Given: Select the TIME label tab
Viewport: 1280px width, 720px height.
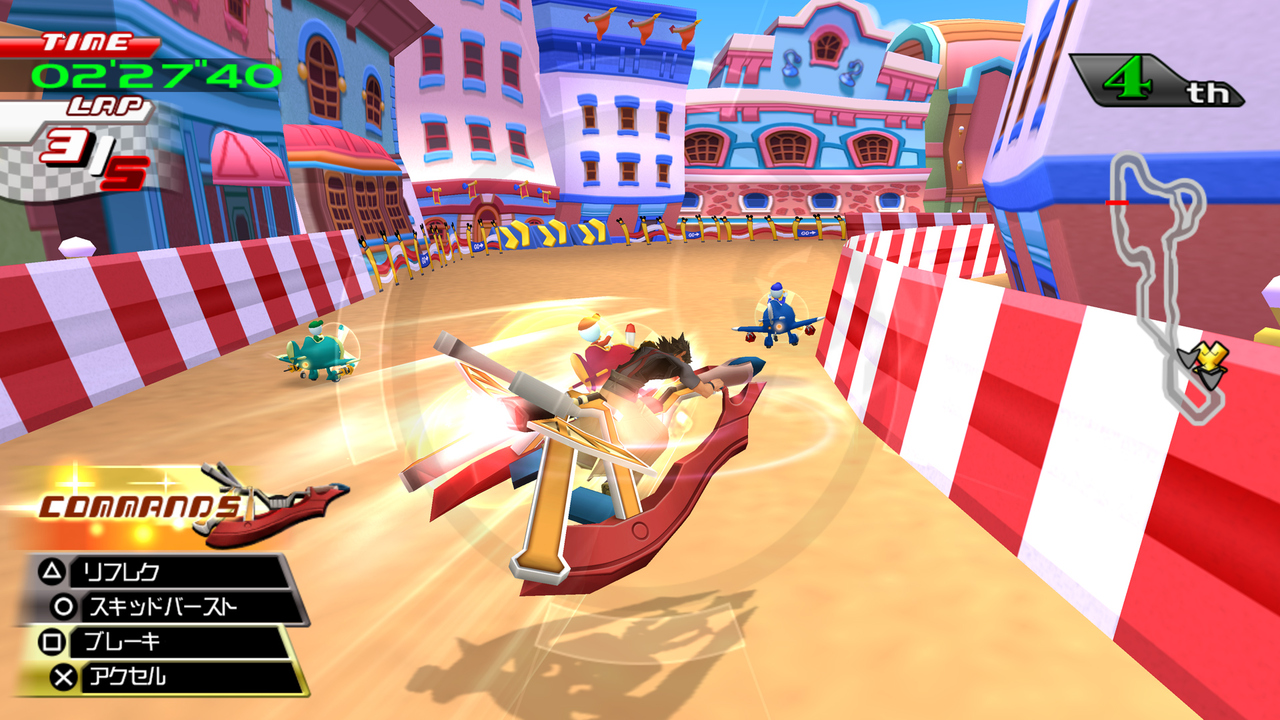Looking at the screenshot, I should coord(85,43).
